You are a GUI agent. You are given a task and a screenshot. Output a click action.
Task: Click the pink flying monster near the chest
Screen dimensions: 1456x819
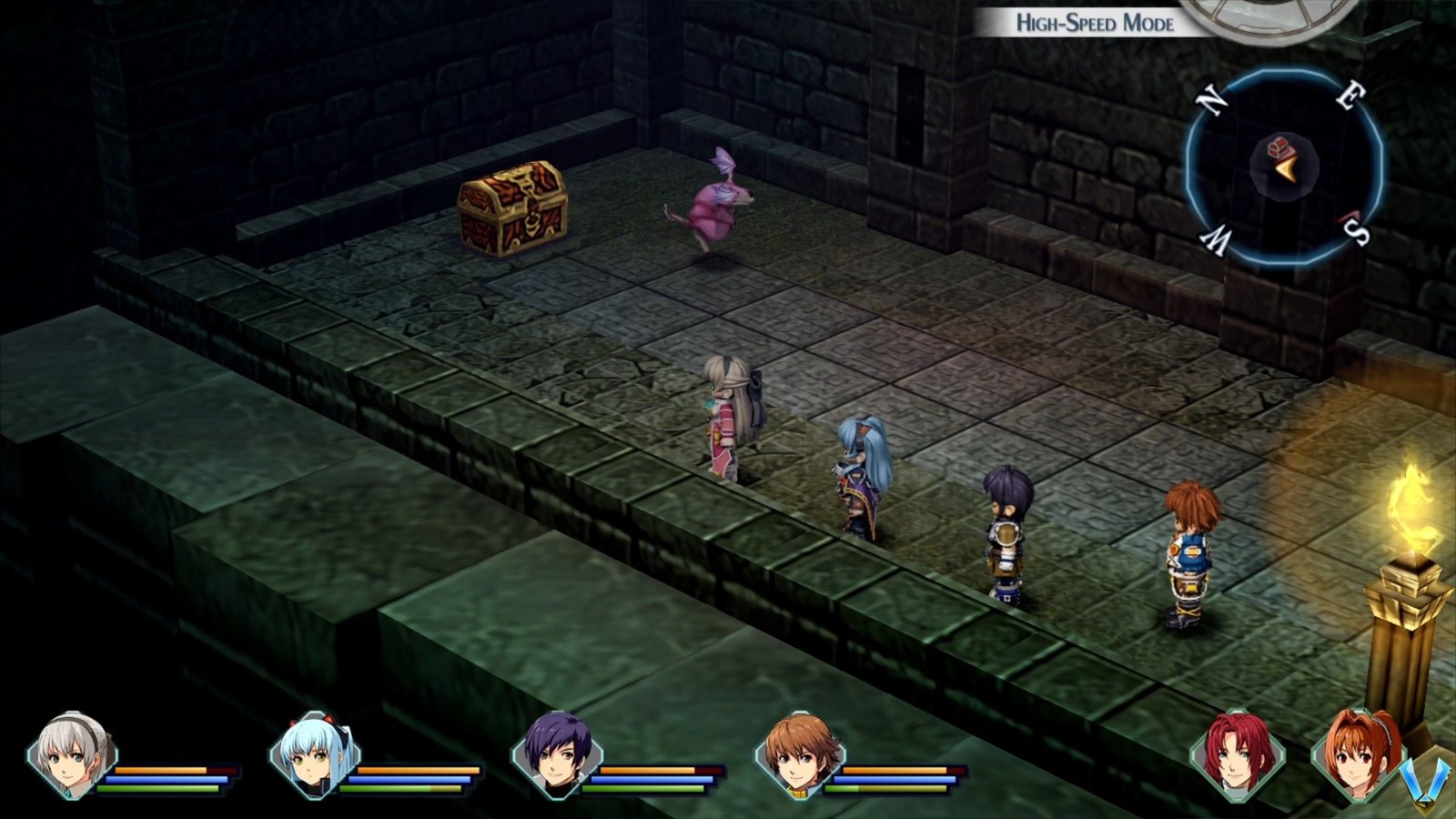[x=719, y=205]
